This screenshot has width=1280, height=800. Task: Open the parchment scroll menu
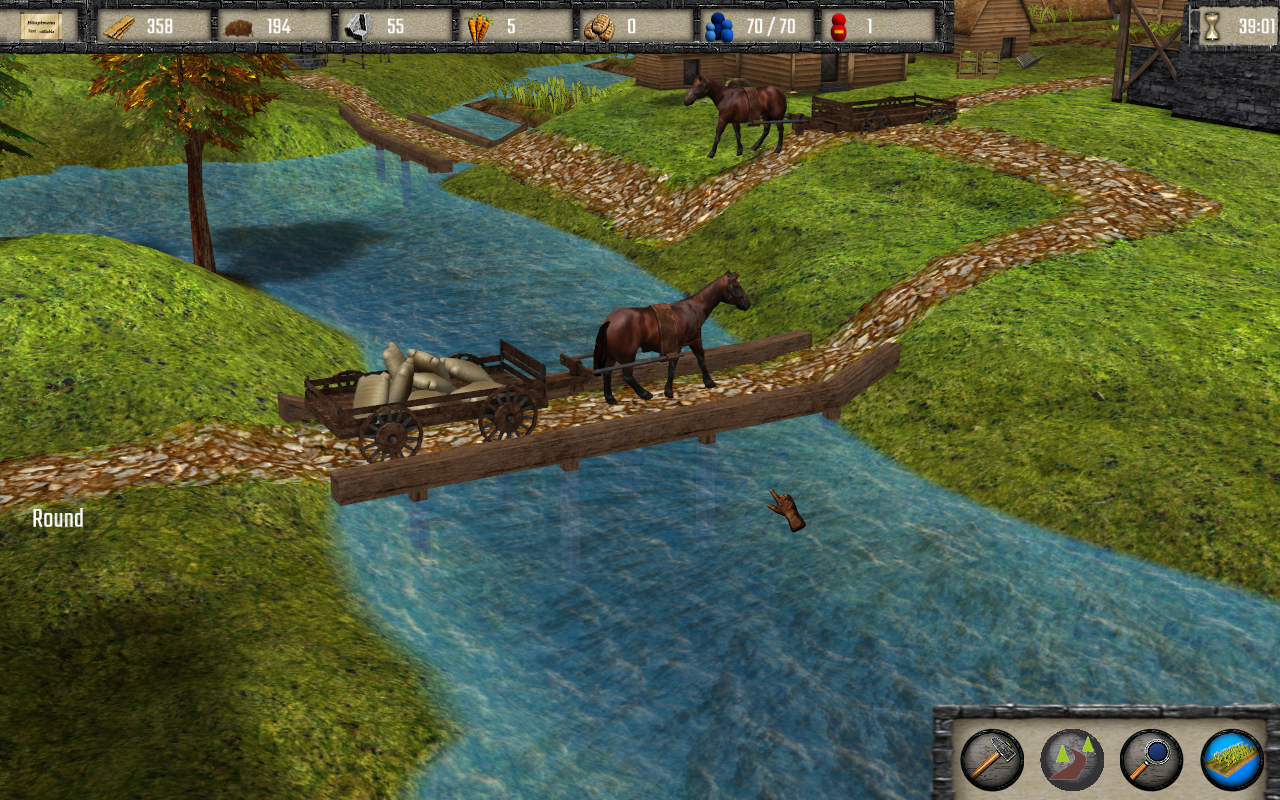pos(41,26)
